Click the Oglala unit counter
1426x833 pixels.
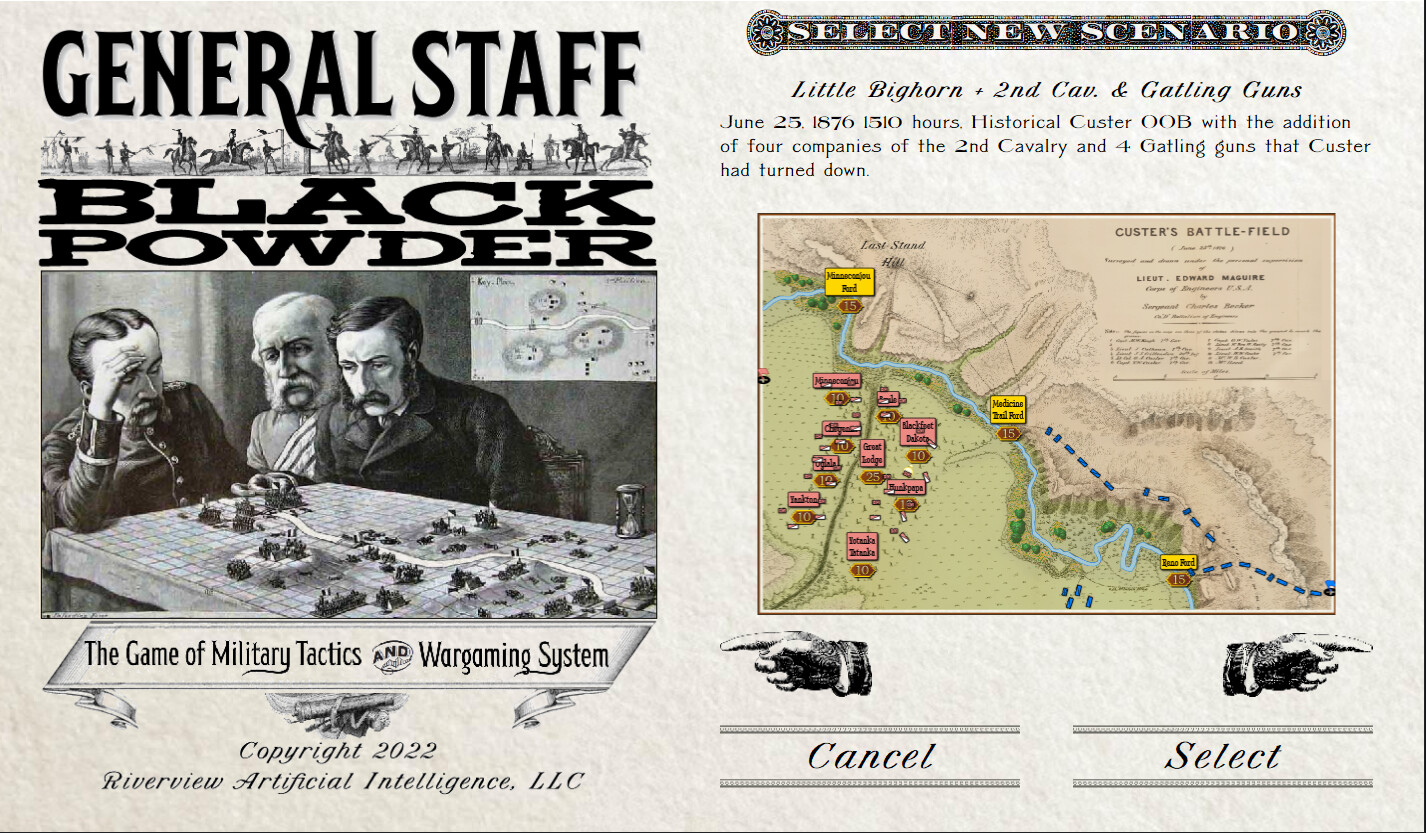[824, 462]
